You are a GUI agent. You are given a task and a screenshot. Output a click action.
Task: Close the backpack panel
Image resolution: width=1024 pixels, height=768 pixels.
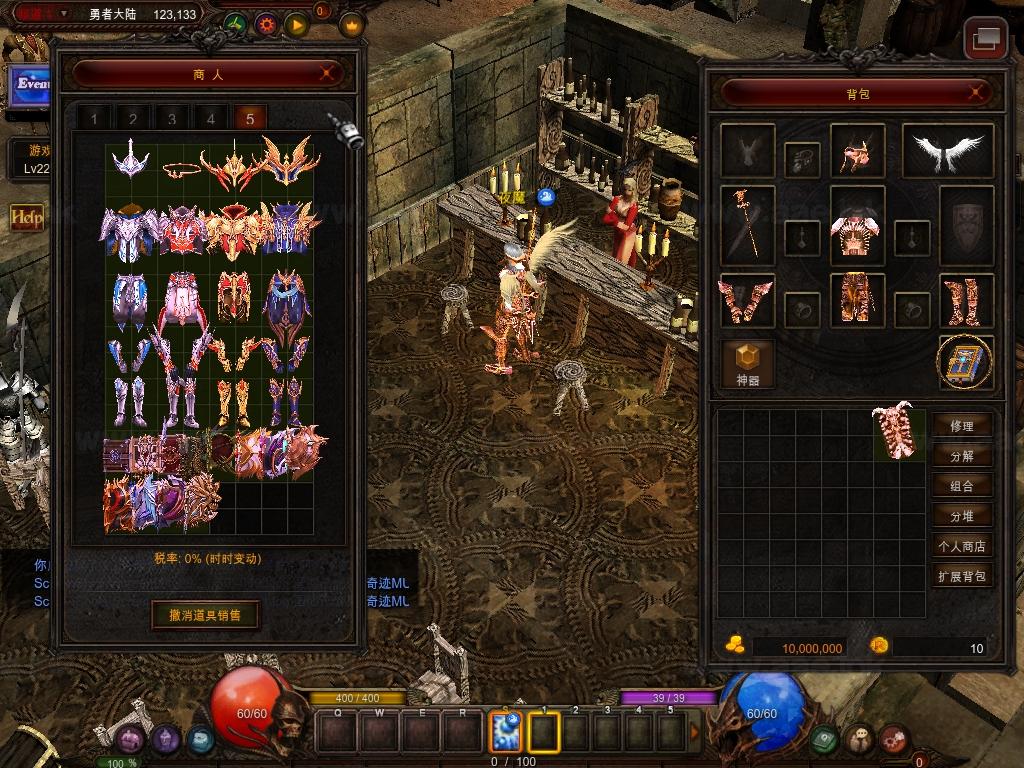tap(979, 93)
